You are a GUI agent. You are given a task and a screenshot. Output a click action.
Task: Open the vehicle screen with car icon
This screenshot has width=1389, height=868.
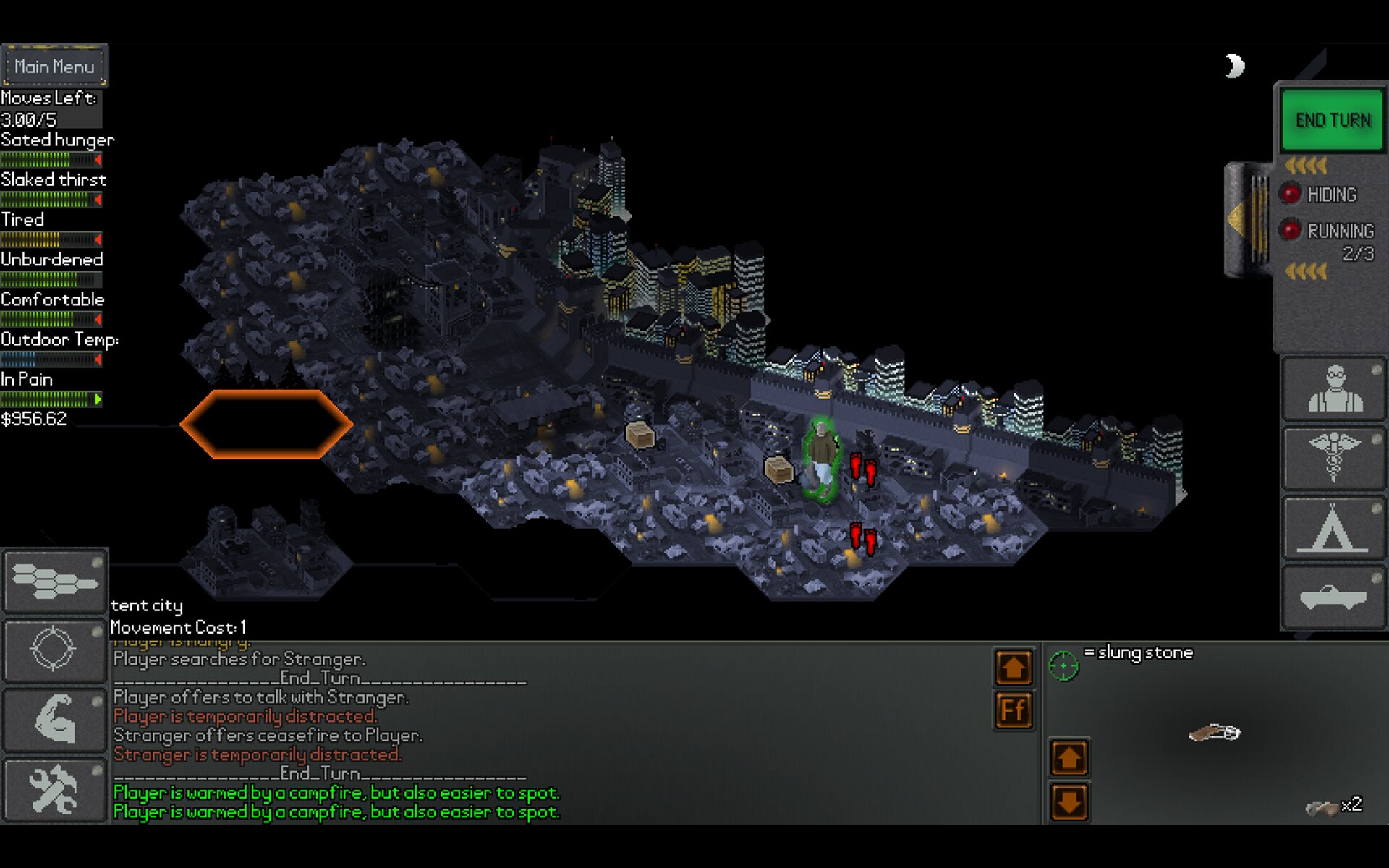[x=1334, y=598]
